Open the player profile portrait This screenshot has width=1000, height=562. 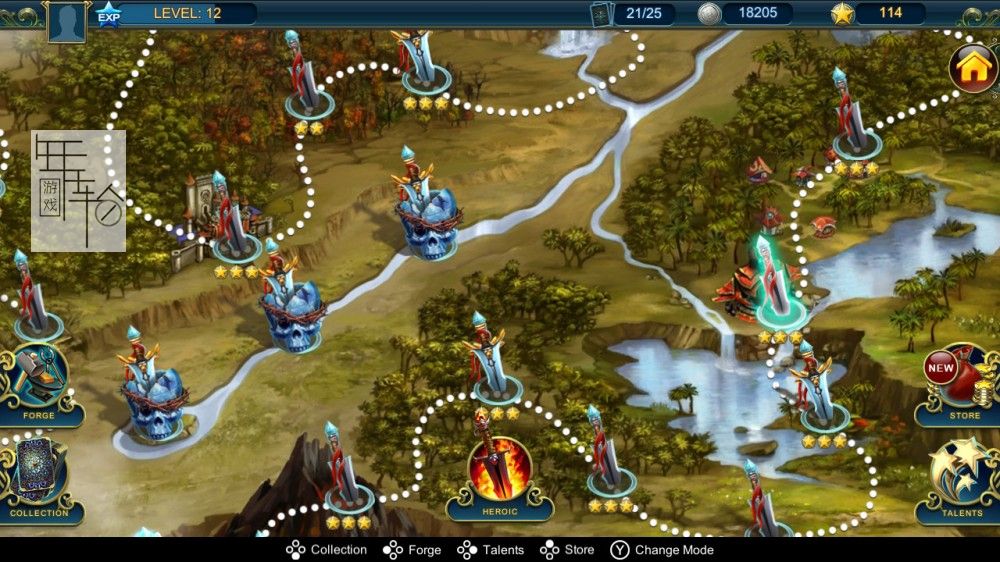[66, 20]
